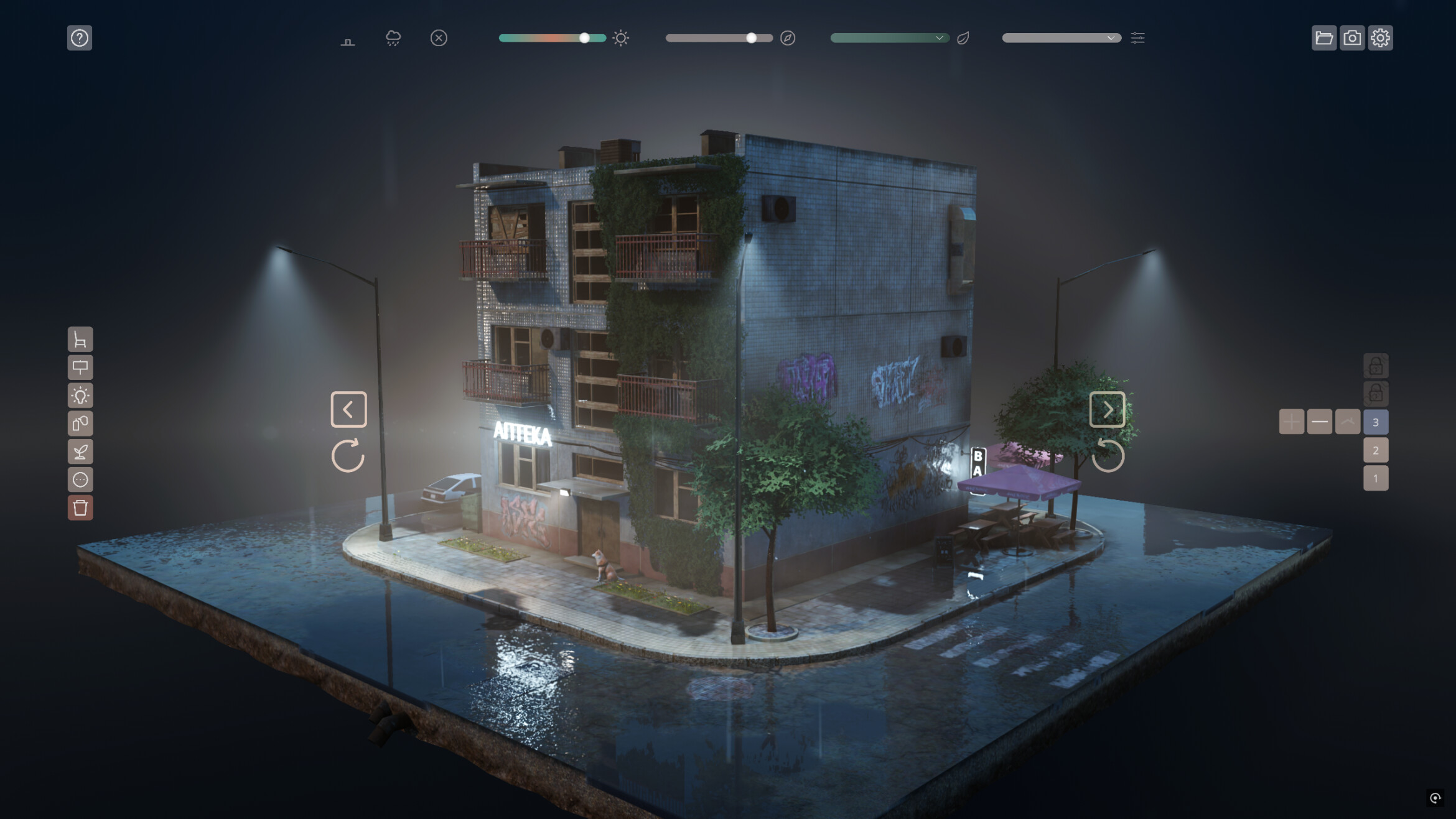Toggle the lower lock icon
Image resolution: width=1456 pixels, height=819 pixels.
click(1376, 392)
